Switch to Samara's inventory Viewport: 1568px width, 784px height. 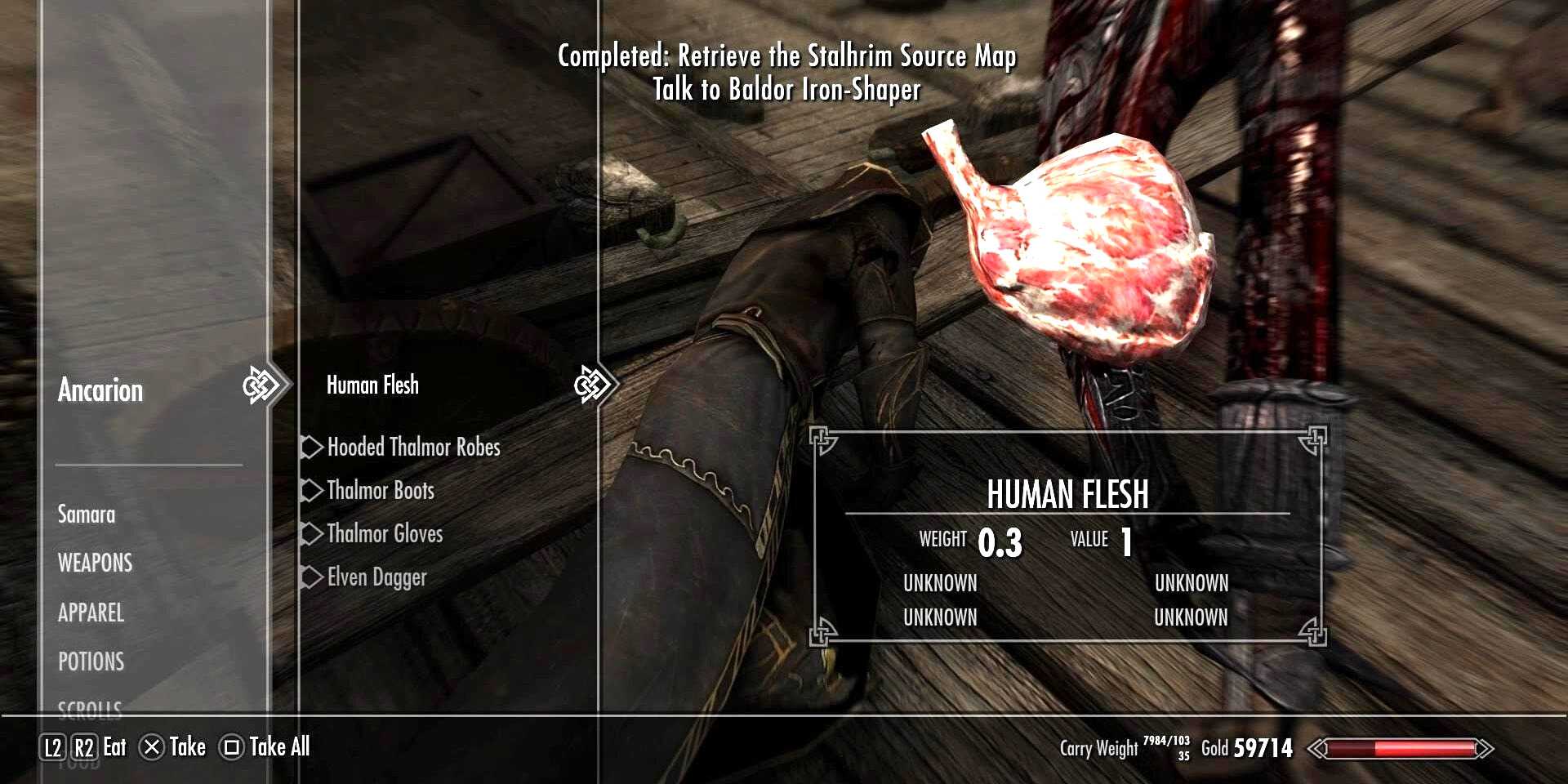coord(87,514)
